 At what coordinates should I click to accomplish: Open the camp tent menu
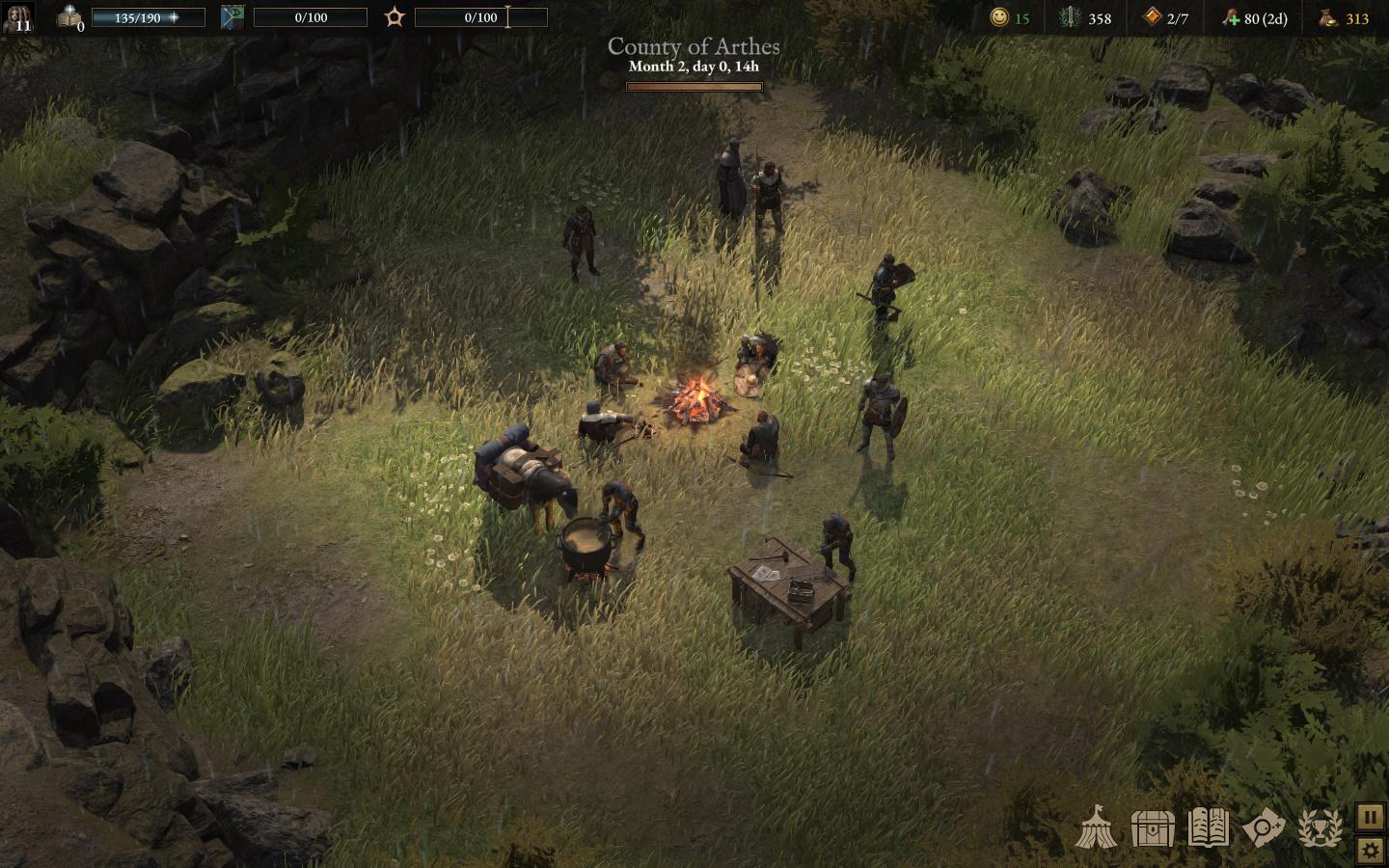click(1097, 827)
